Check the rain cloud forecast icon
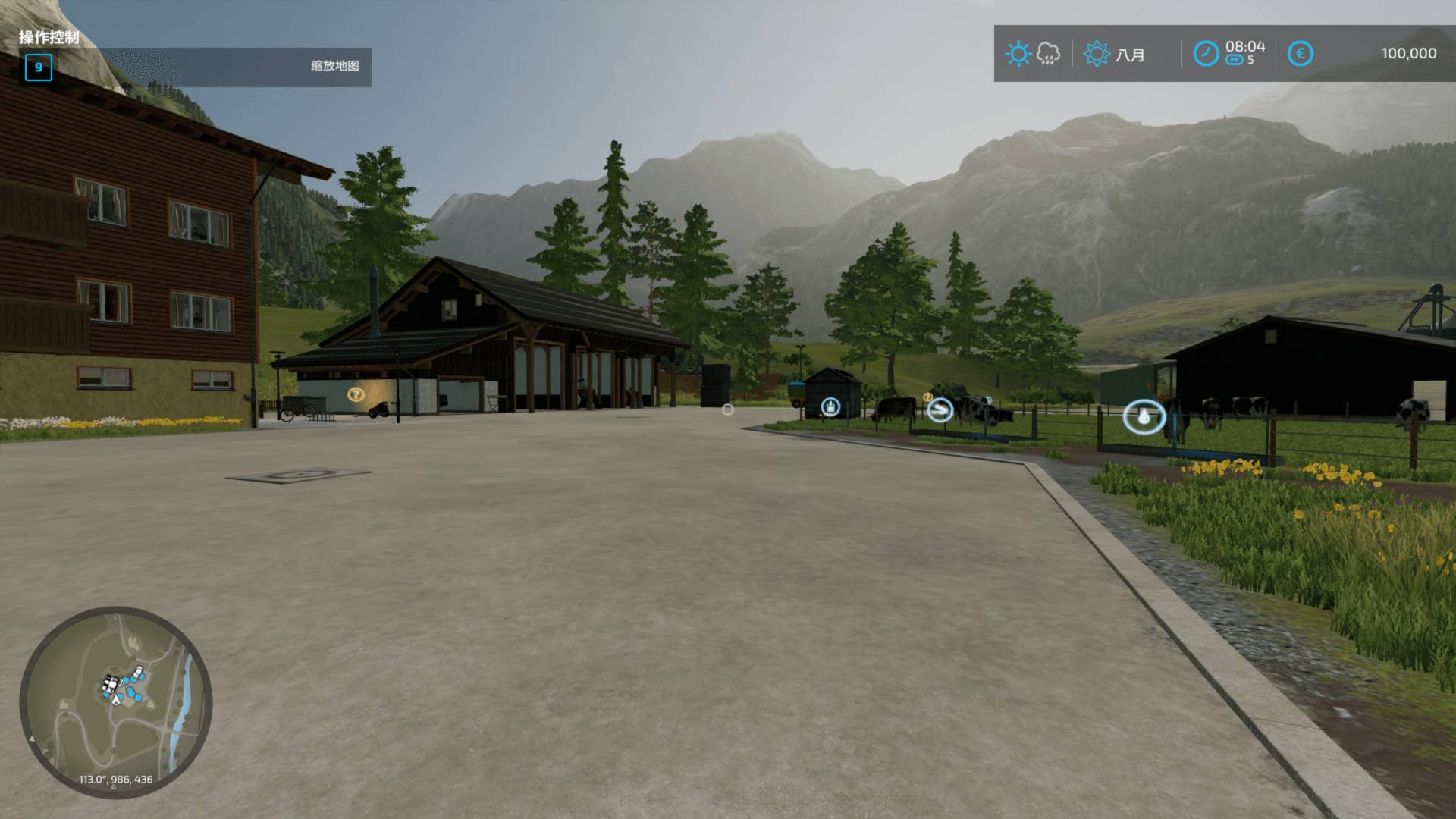Viewport: 1456px width, 819px height. (1048, 54)
